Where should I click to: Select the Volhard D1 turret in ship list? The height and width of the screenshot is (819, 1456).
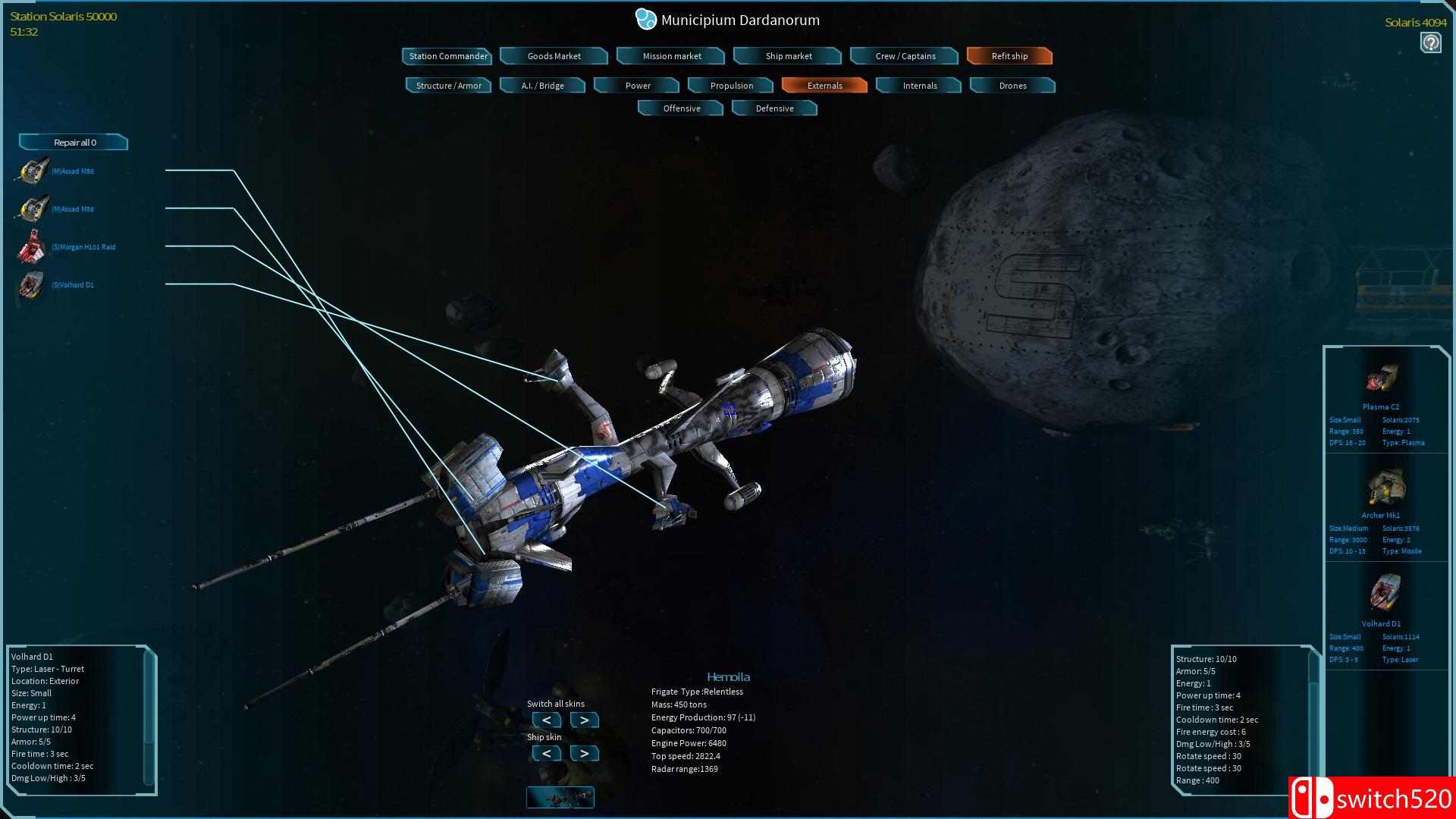[x=30, y=285]
